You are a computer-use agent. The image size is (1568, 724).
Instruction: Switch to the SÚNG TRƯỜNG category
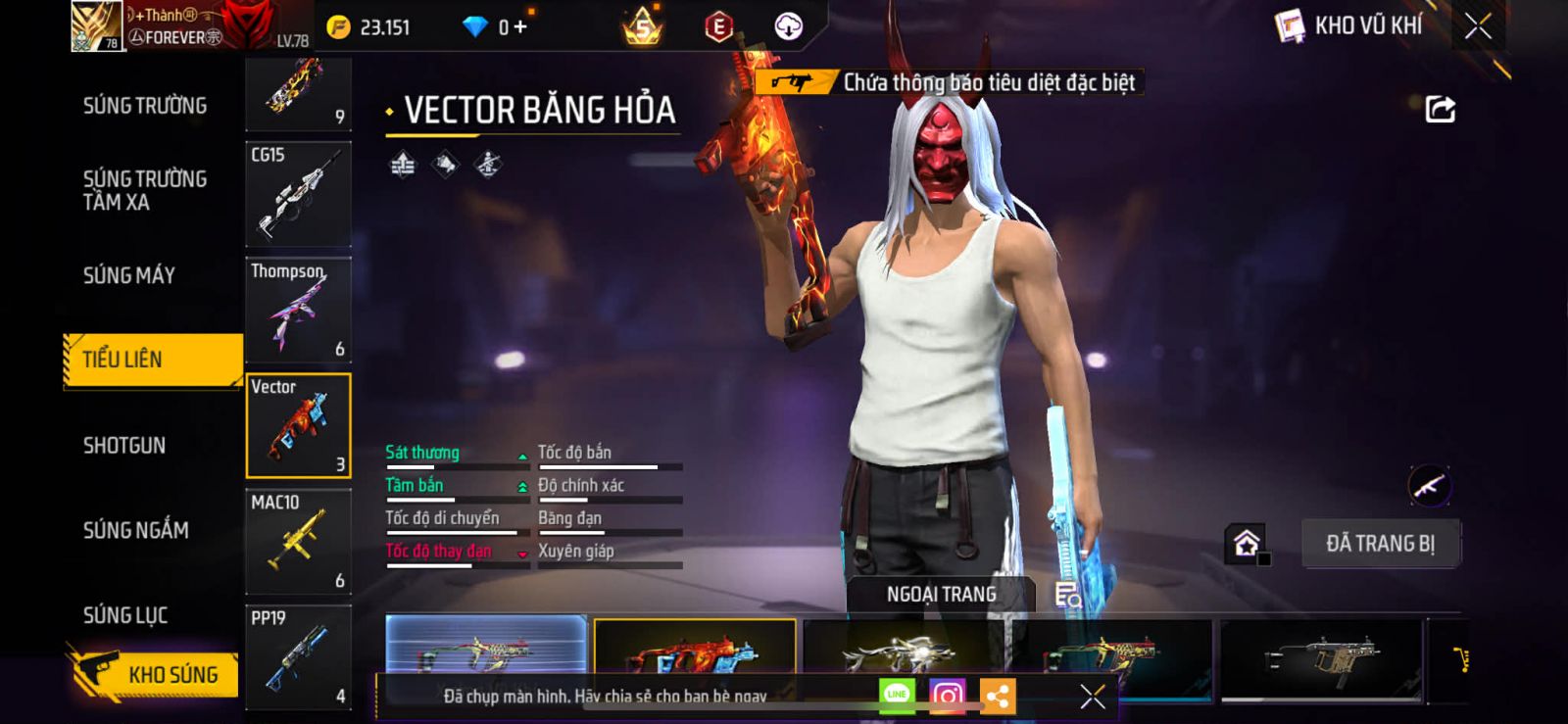[145, 106]
